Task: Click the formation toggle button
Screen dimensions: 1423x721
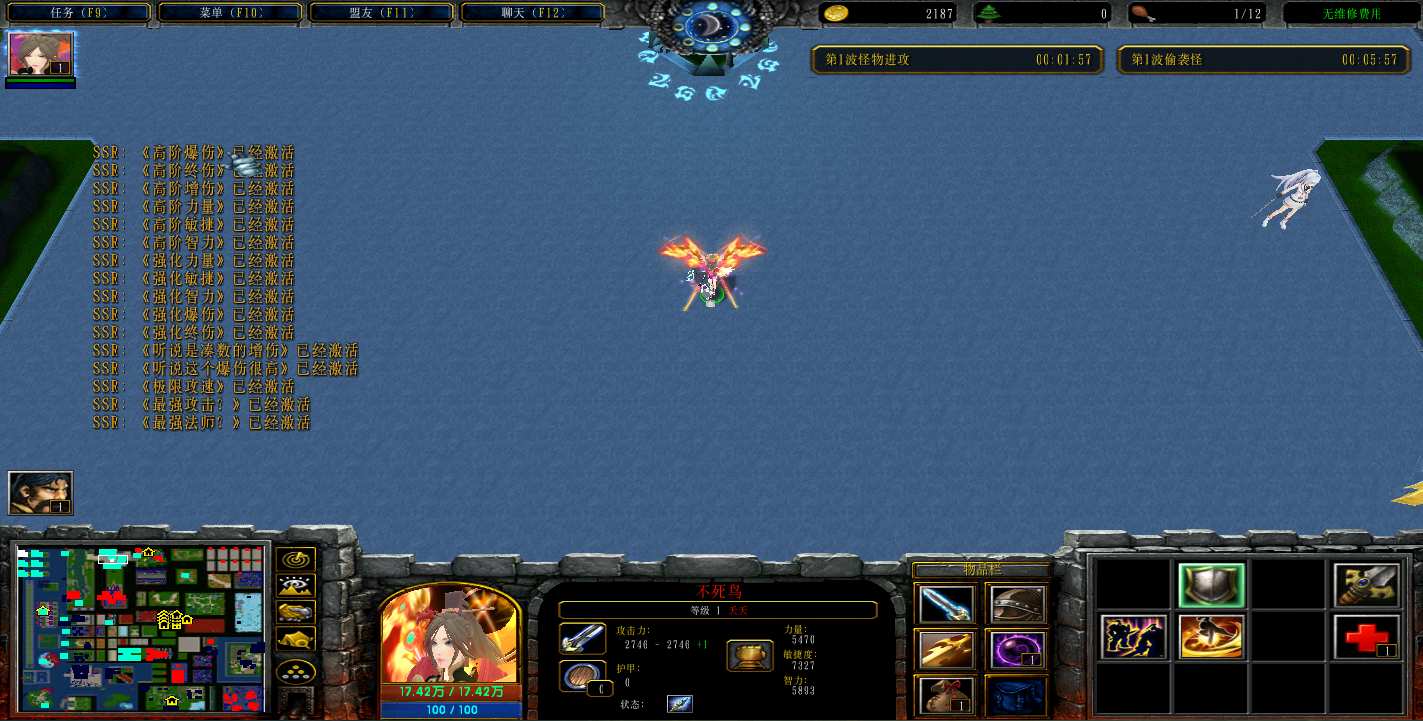Action: 296,671
